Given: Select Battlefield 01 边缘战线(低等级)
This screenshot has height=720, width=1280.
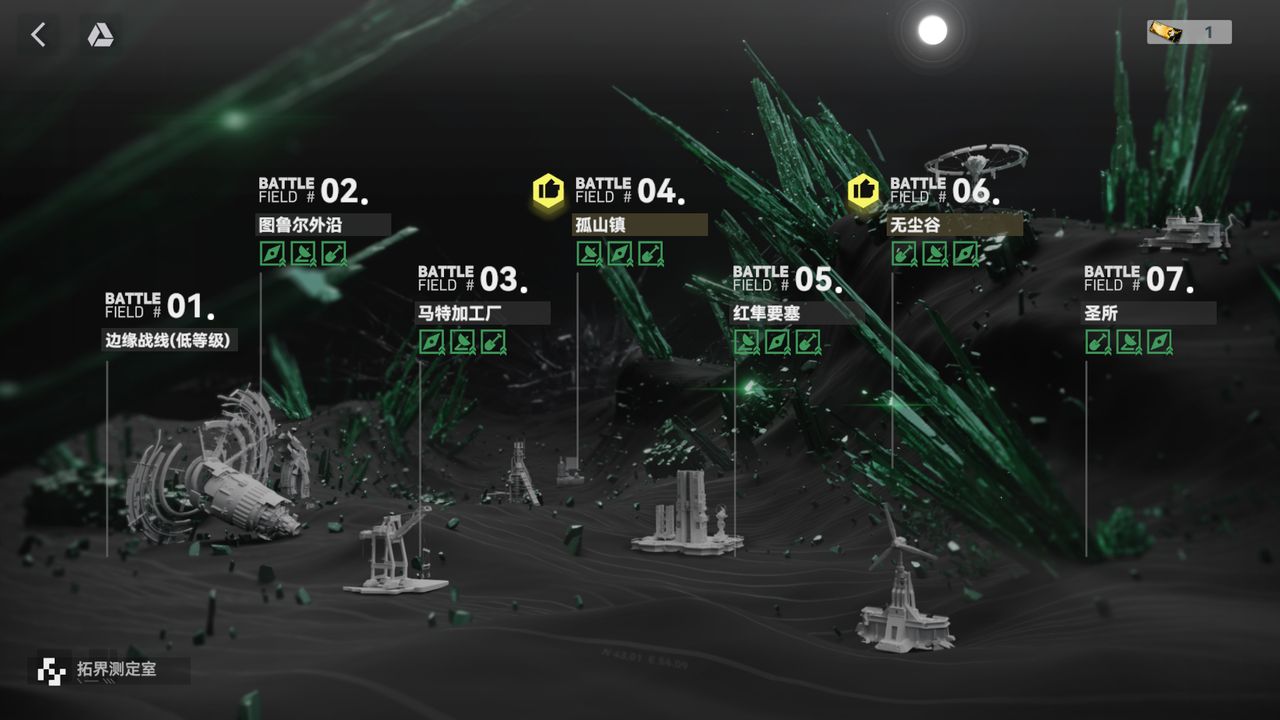Looking at the screenshot, I should click(170, 340).
